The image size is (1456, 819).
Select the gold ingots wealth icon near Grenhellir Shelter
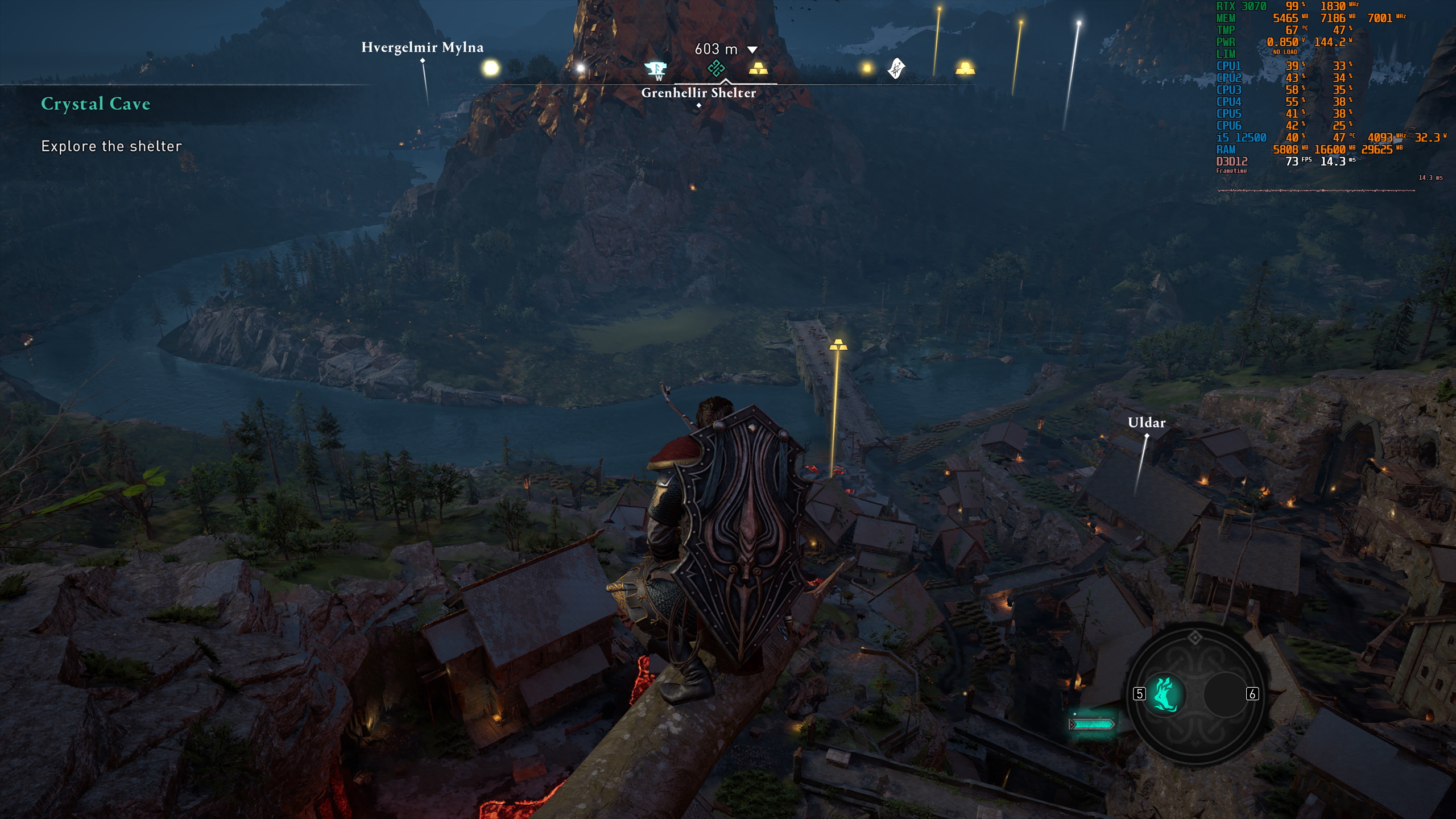coord(759,69)
